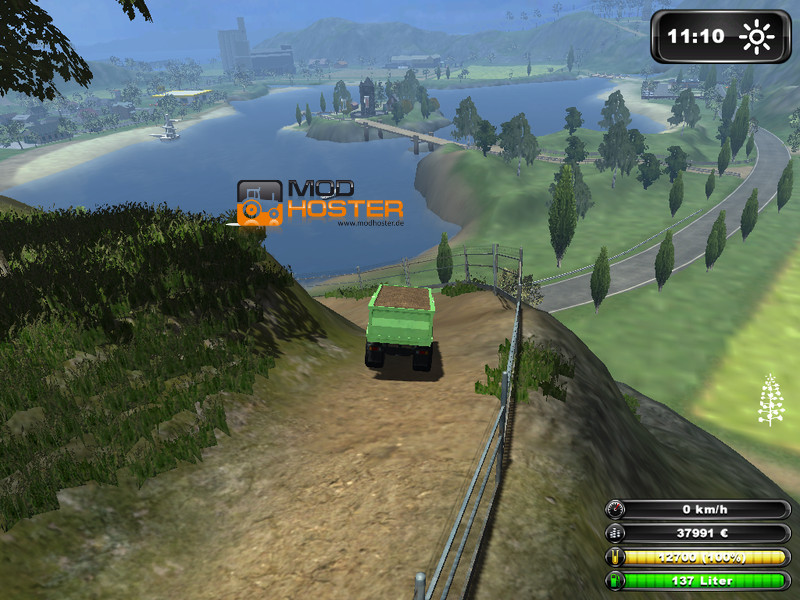Select the white crop plant icon
This screenshot has width=800, height=600.
tap(771, 399)
